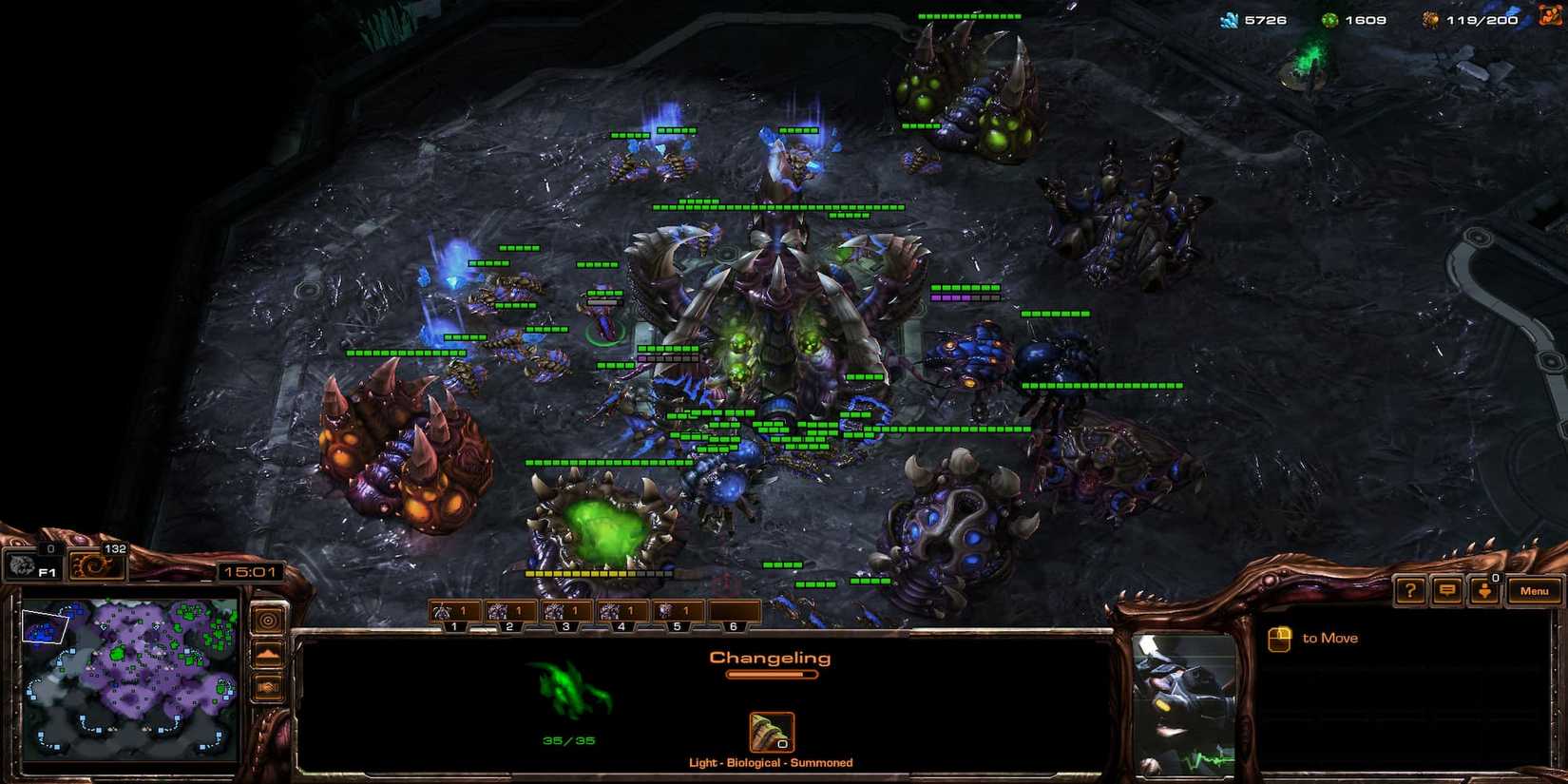This screenshot has height=784, width=1568.
Task: Click the vespene gas counter icon
Action: pyautogui.click(x=1331, y=19)
